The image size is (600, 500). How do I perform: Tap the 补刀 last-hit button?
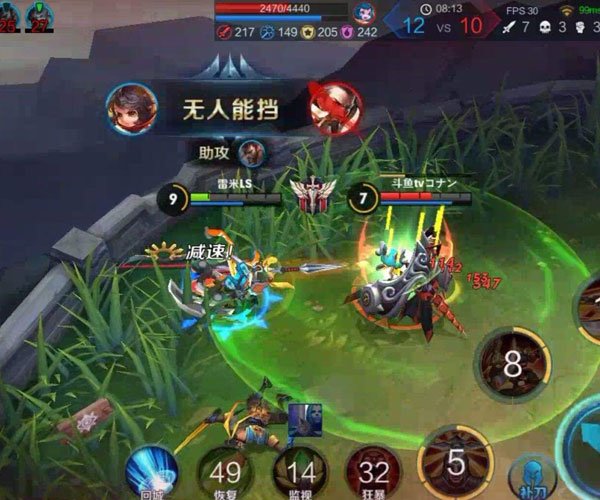pos(531,480)
